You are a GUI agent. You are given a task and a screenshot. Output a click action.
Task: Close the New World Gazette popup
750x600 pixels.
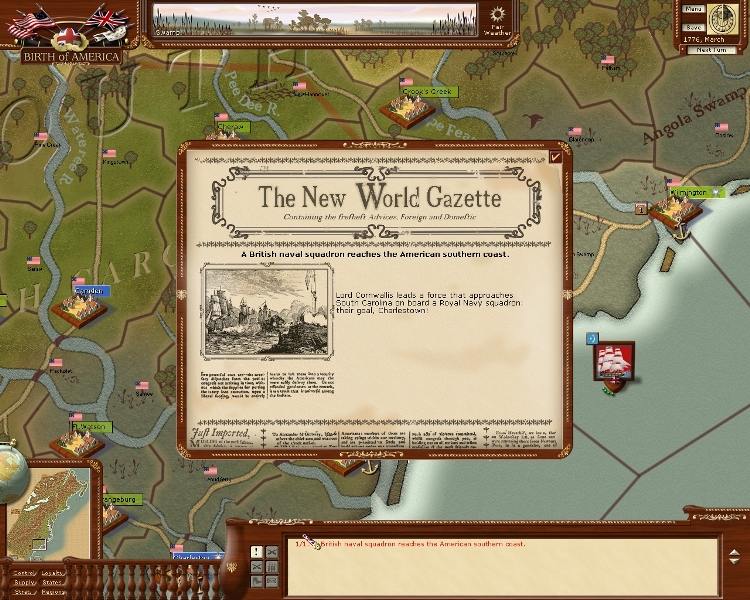(x=556, y=155)
